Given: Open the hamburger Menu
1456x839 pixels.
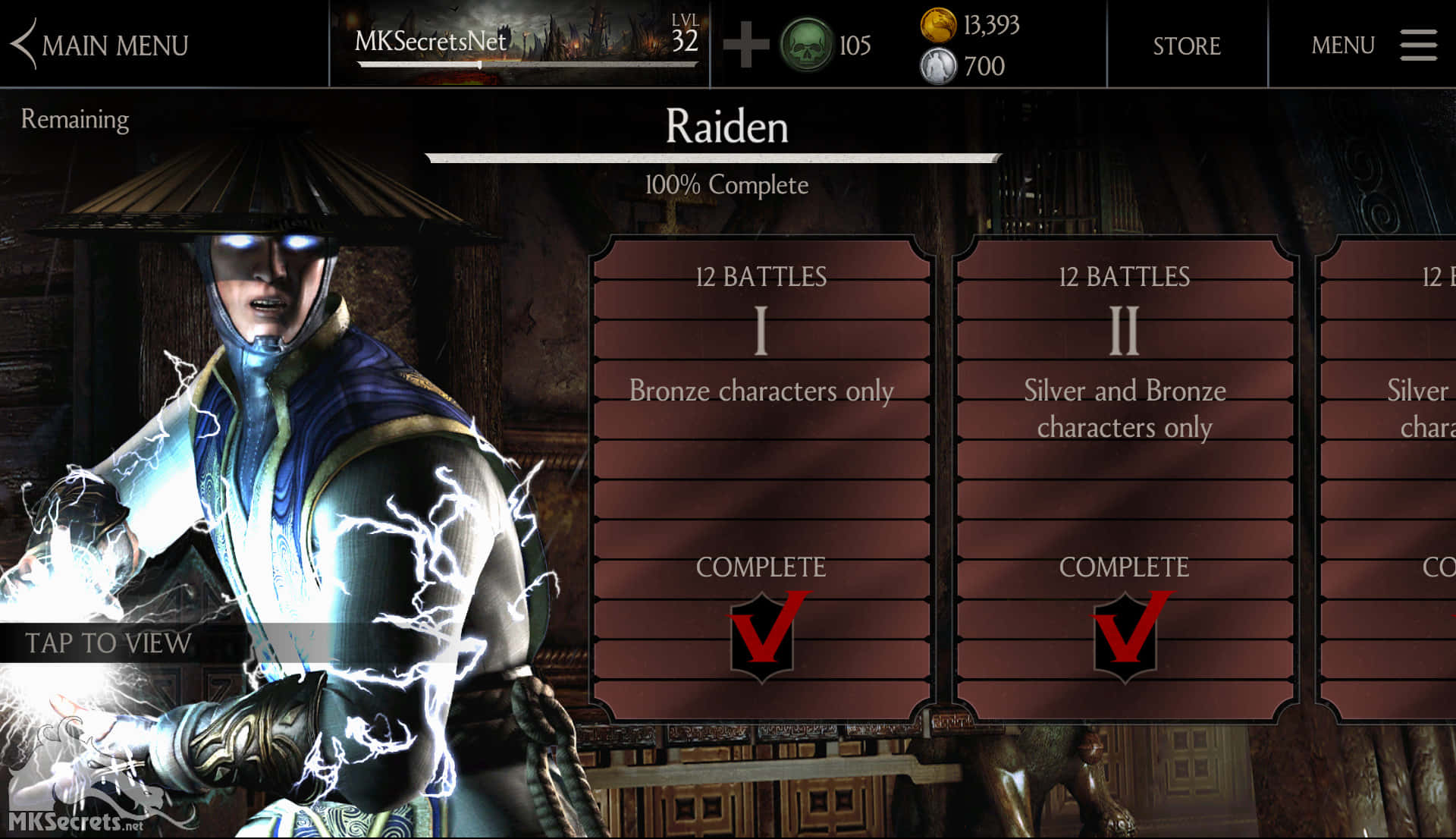Looking at the screenshot, I should pos(1417,46).
